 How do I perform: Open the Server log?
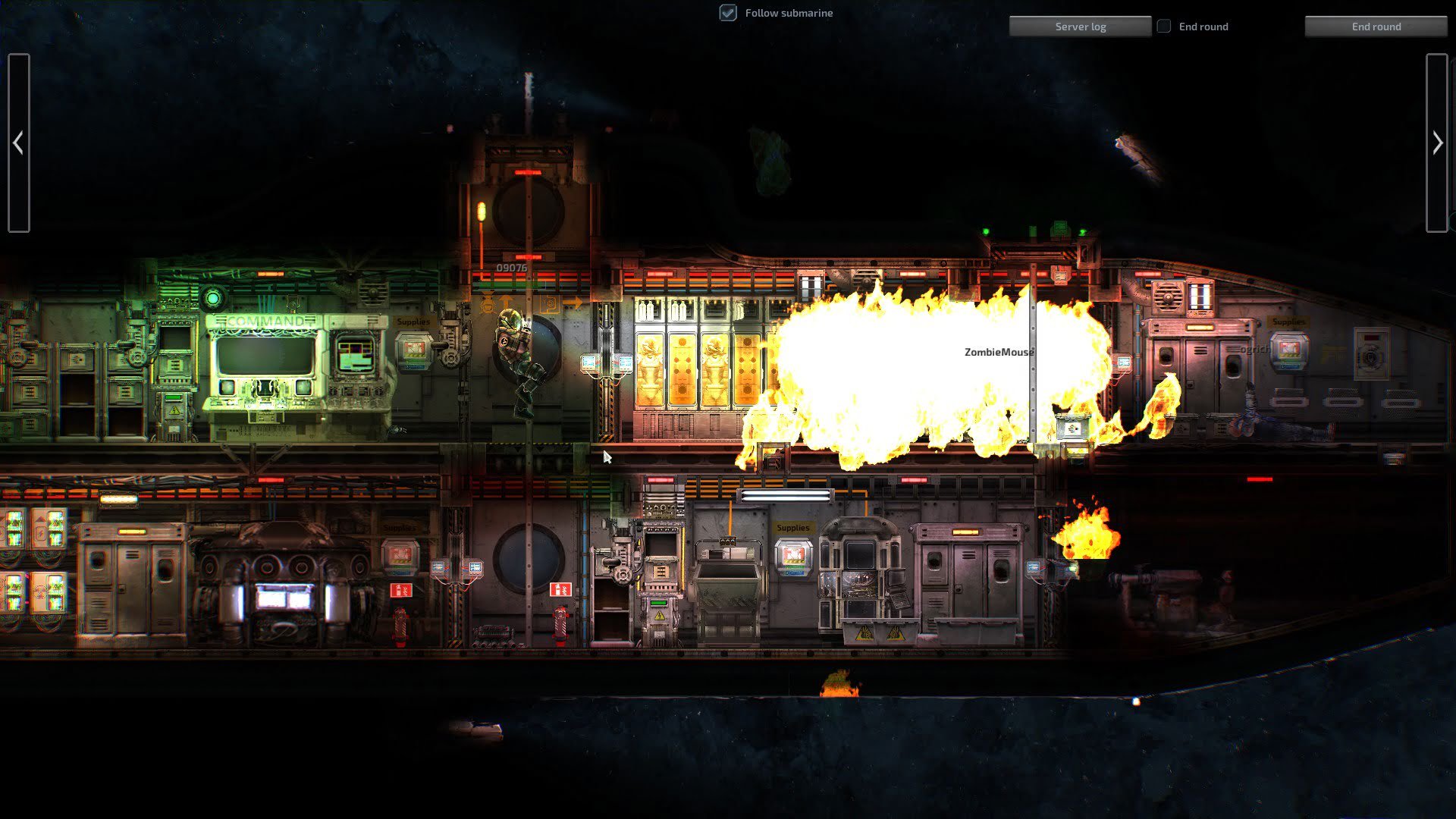coord(1080,27)
